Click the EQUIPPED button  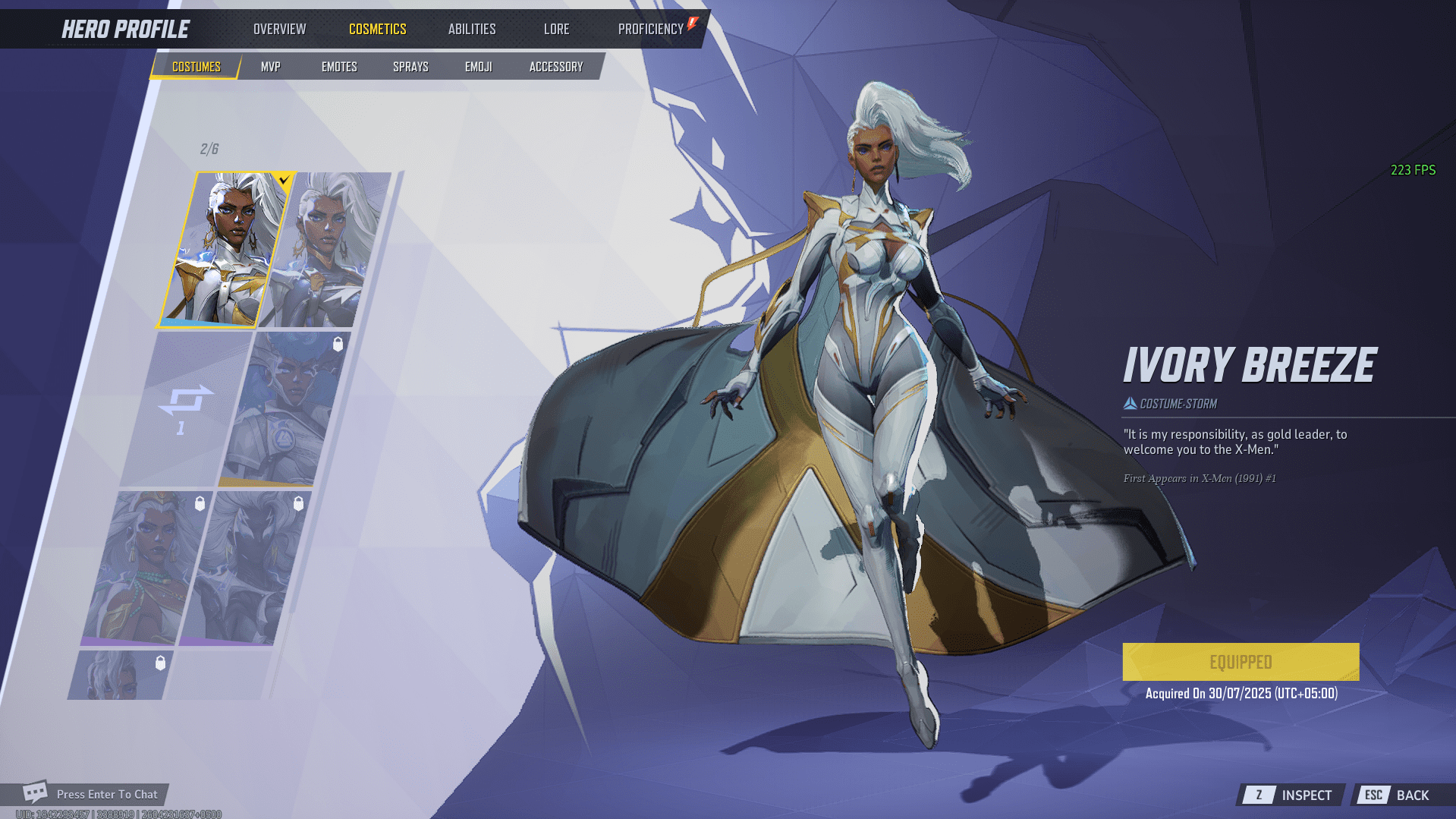click(x=1240, y=661)
